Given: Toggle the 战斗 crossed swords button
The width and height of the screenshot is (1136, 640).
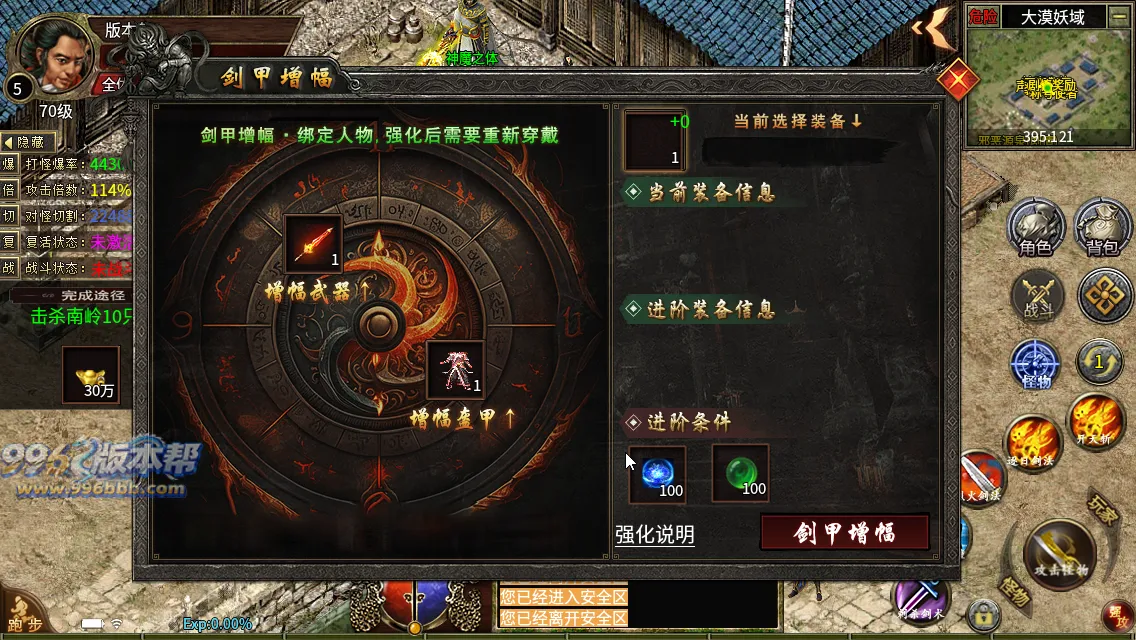Looking at the screenshot, I should 1037,297.
